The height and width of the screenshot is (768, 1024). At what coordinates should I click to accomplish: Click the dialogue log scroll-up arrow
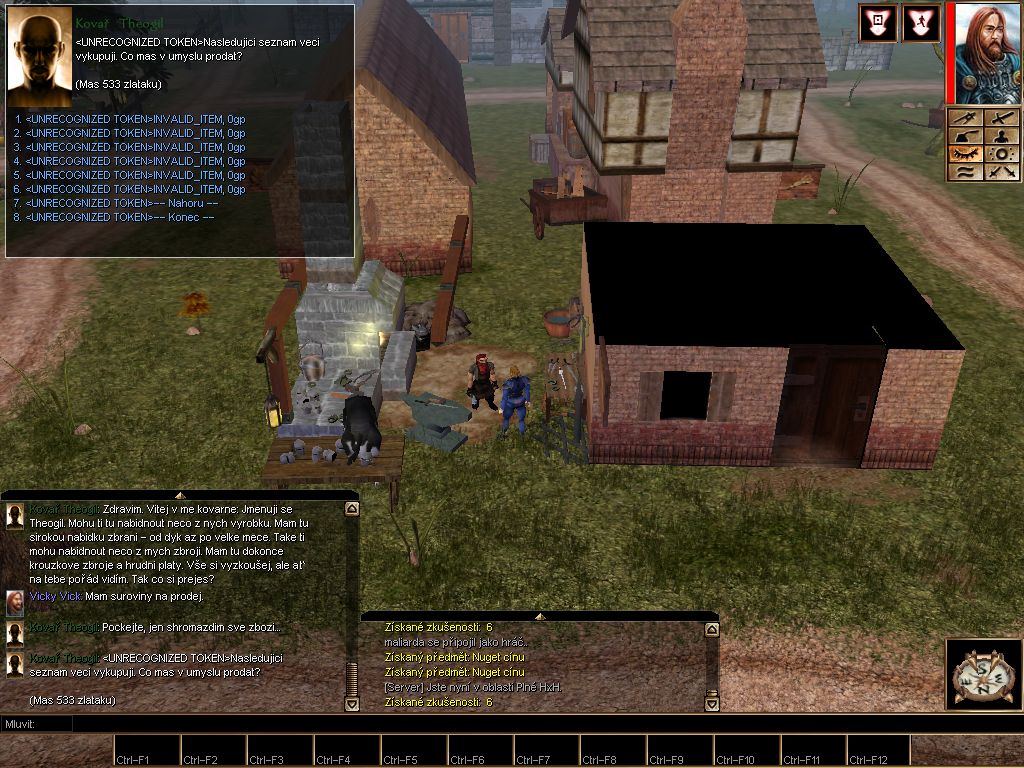pyautogui.click(x=351, y=509)
